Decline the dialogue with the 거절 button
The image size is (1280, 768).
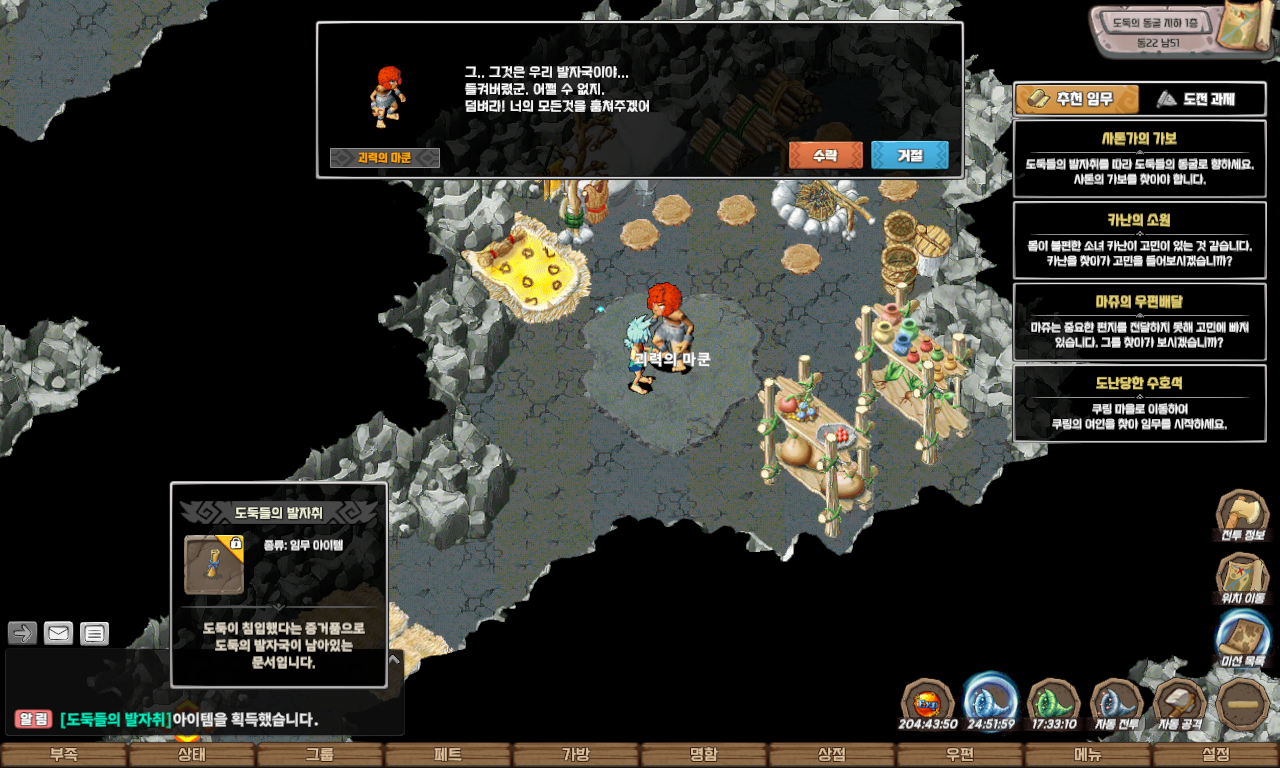pyautogui.click(x=909, y=155)
